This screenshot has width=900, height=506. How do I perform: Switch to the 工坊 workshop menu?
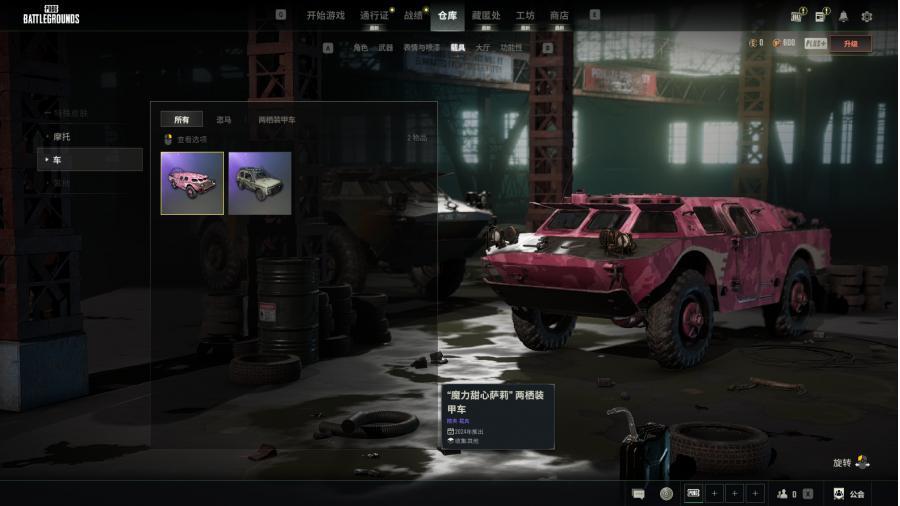525,15
